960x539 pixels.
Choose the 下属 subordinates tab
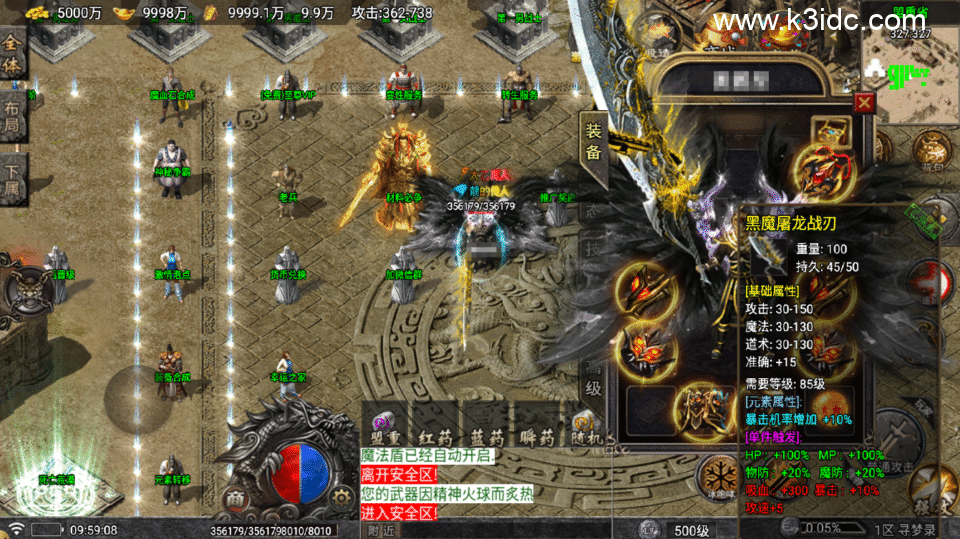(12, 171)
